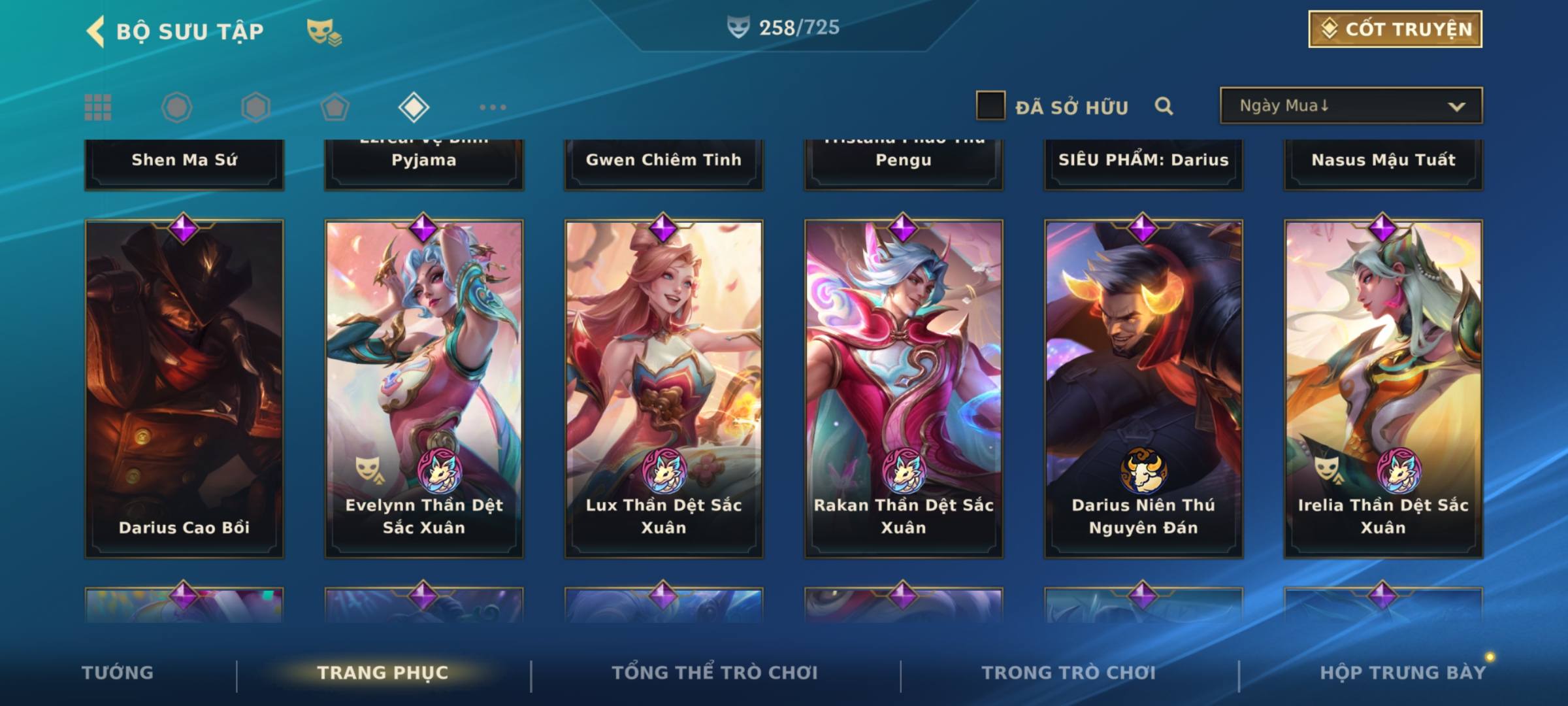The height and width of the screenshot is (706, 1568).
Task: Open the skin search magnifier
Action: point(1164,106)
